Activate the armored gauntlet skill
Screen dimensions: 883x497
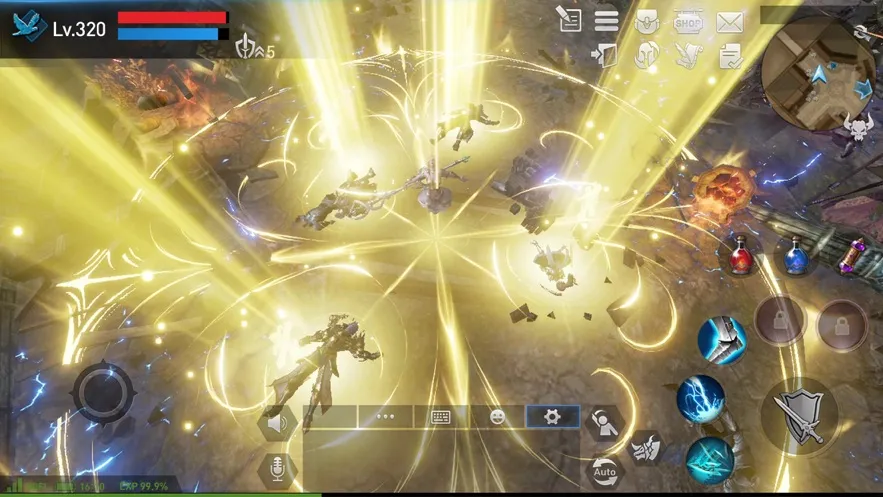pyautogui.click(x=721, y=341)
